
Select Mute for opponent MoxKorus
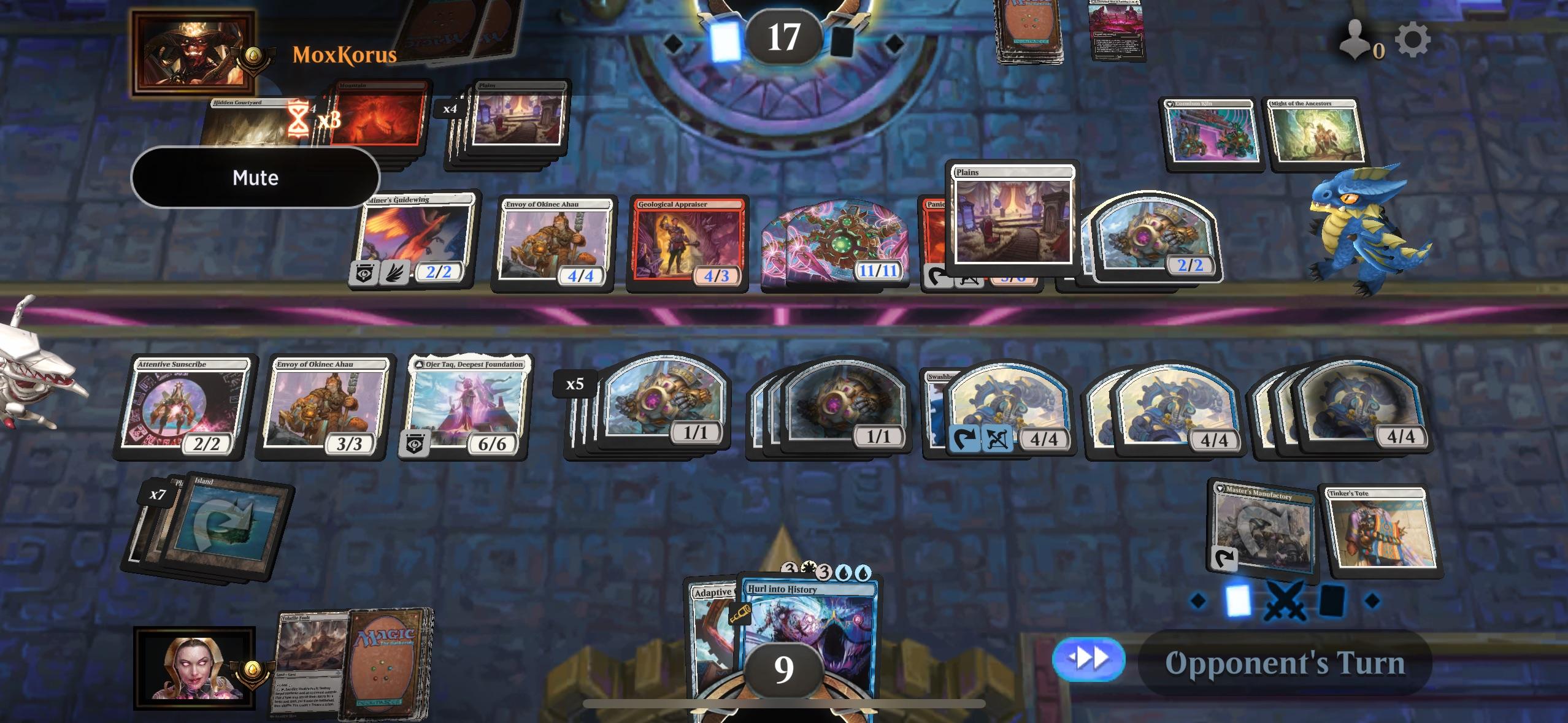click(x=256, y=178)
